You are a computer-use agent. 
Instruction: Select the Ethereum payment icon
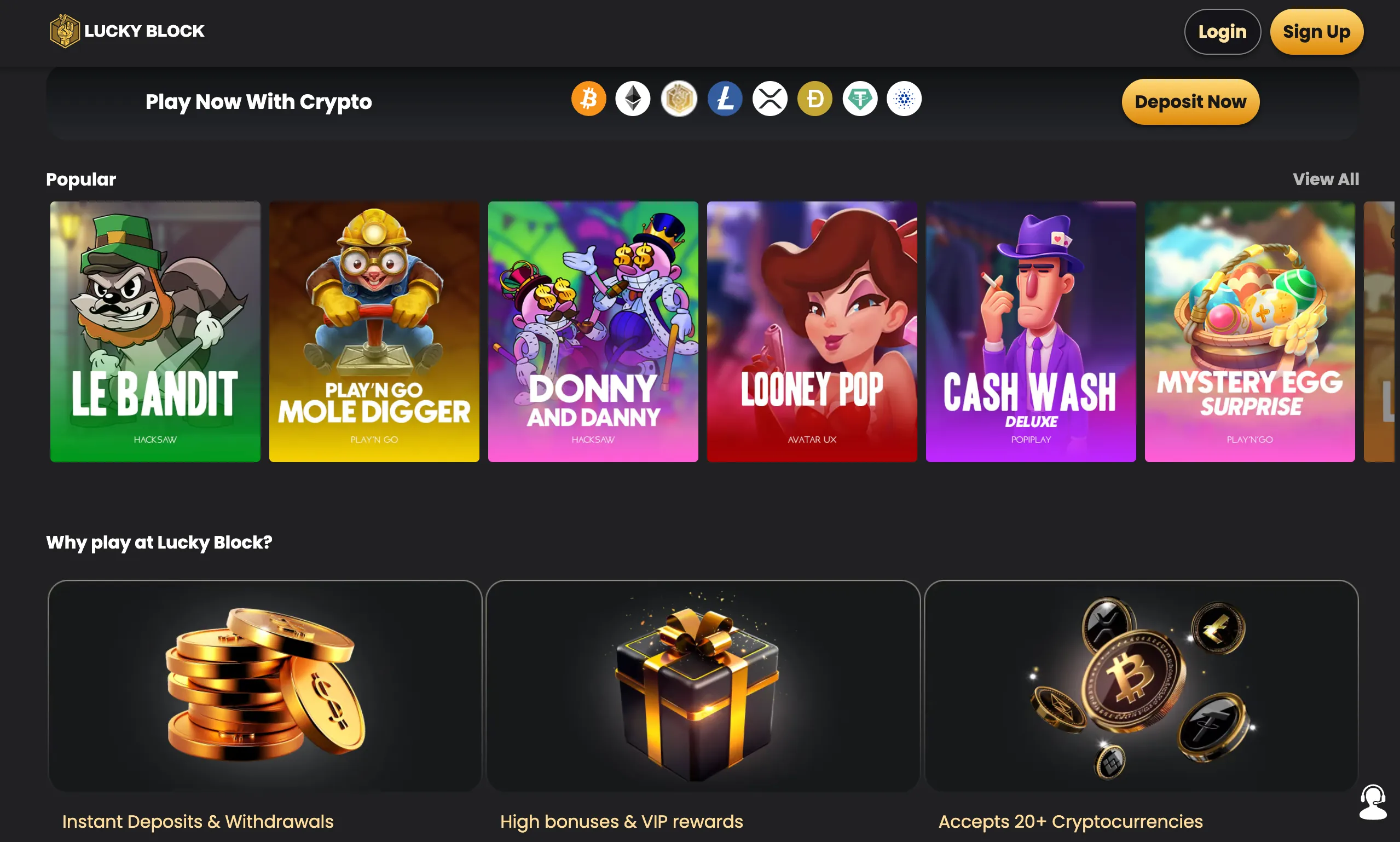point(633,99)
